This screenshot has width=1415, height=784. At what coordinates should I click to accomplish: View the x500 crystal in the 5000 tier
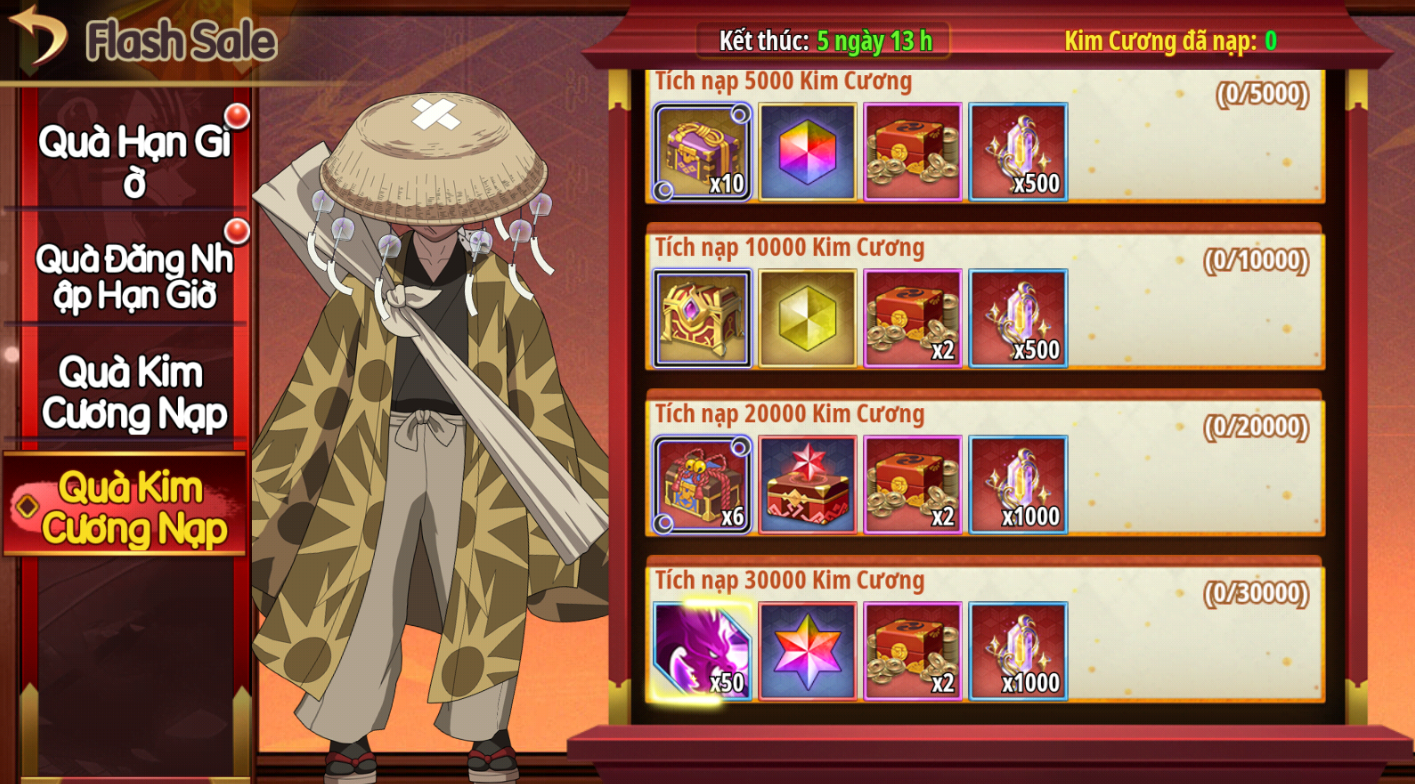pos(1017,152)
